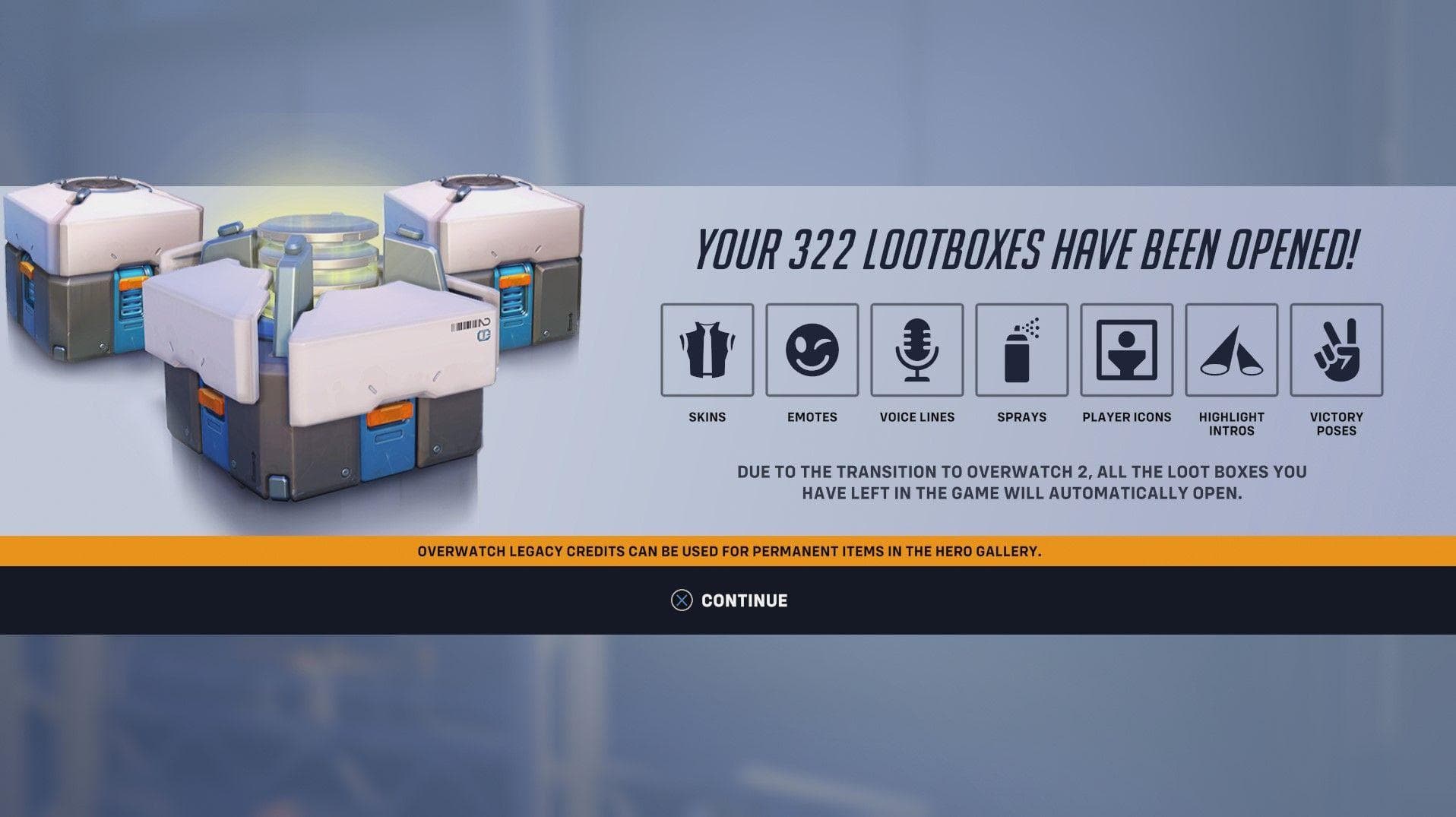Select the EMOTES category label
The width and height of the screenshot is (1456, 817).
tap(812, 416)
